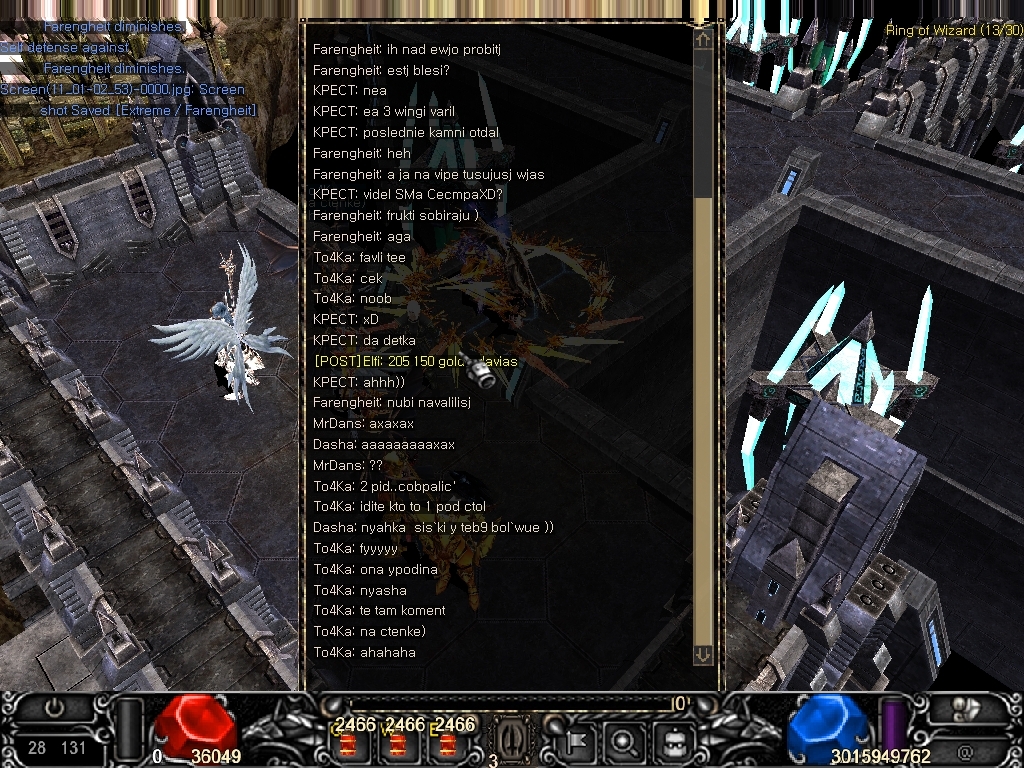Click the character figures icon above the @ button
This screenshot has width=1024, height=768.
point(965,708)
